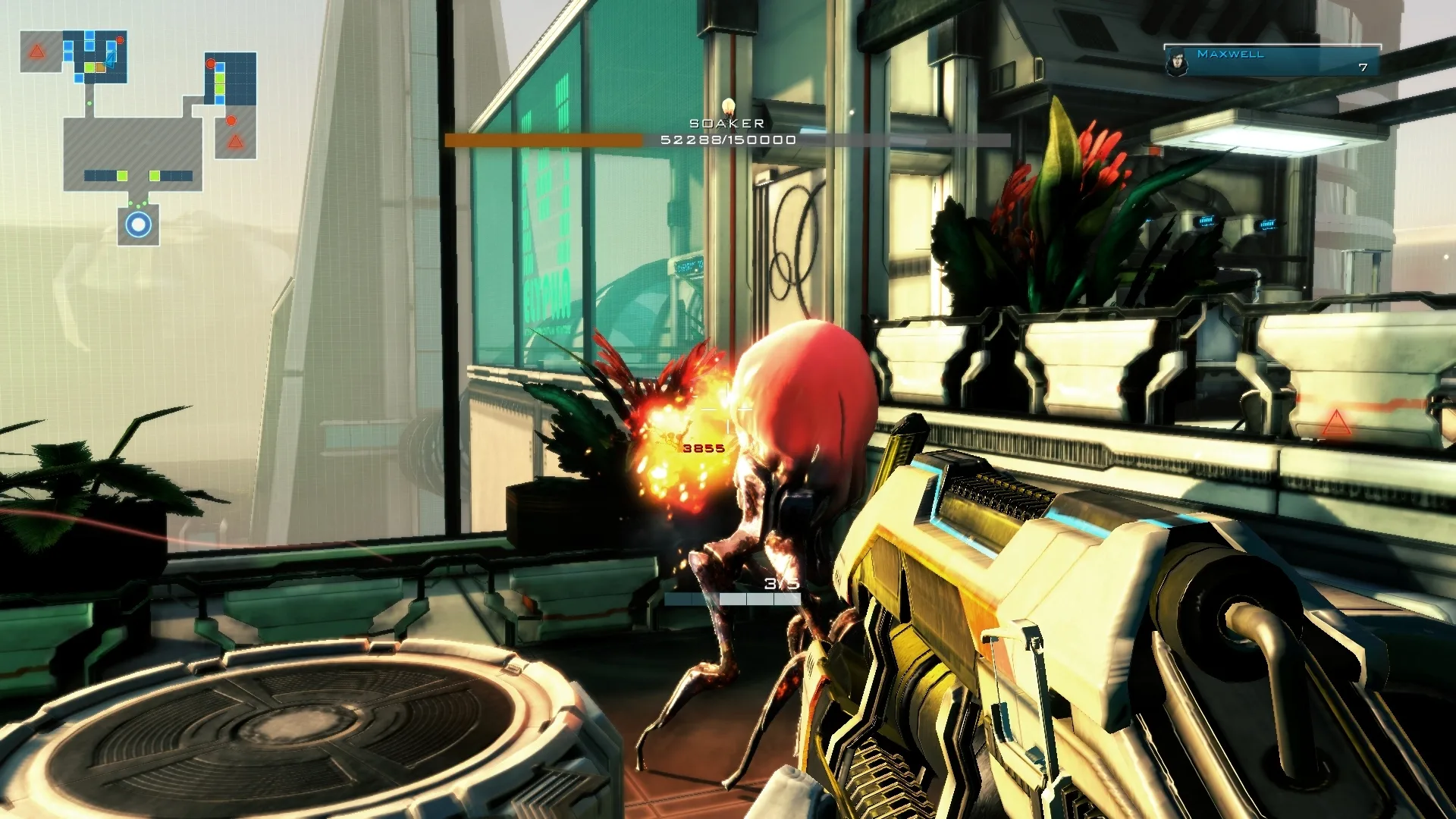This screenshot has height=819, width=1456.
Task: Click the red triangle marker on the minimap's right side
Action: pos(236,142)
